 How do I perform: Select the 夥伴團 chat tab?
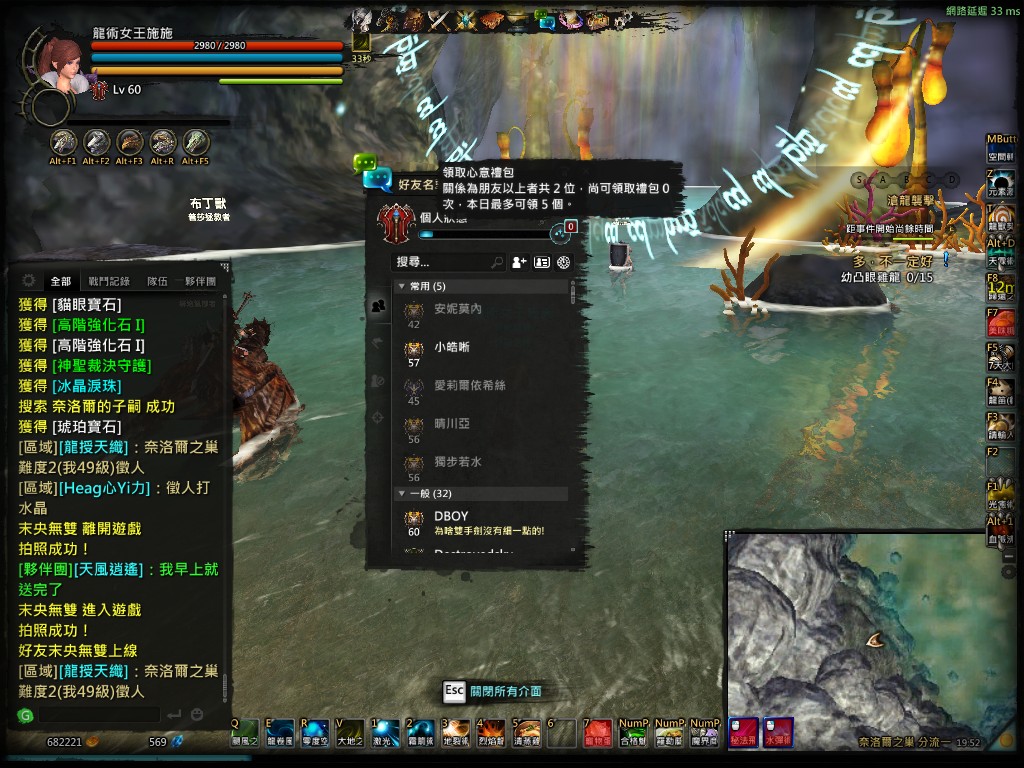click(200, 282)
